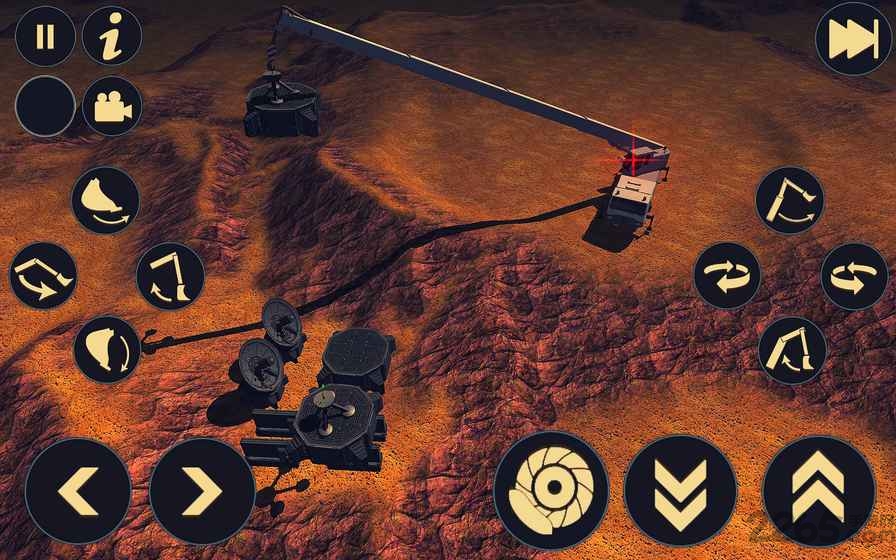Curl bucket using the vertical-arrow bucket icon
This screenshot has width=896, height=560.
point(106,349)
